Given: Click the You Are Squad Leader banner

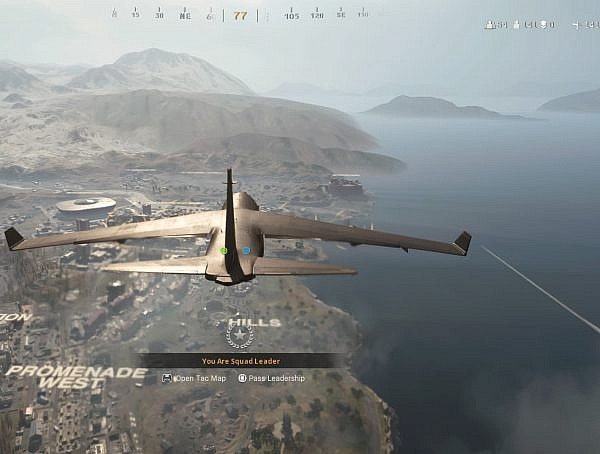Looking at the screenshot, I should (x=240, y=361).
